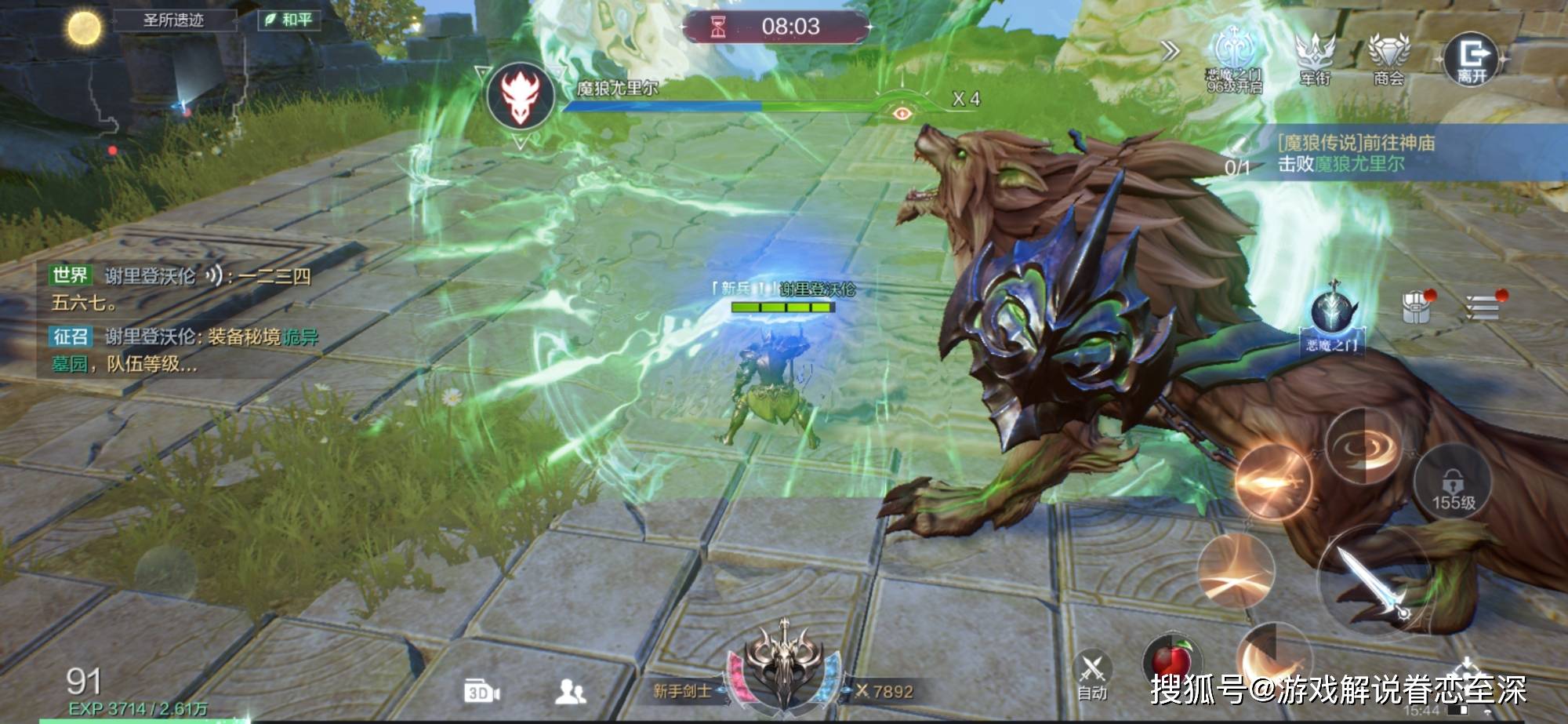Open the 商会 guild diamond icon
1568x724 pixels.
pyautogui.click(x=1388, y=56)
